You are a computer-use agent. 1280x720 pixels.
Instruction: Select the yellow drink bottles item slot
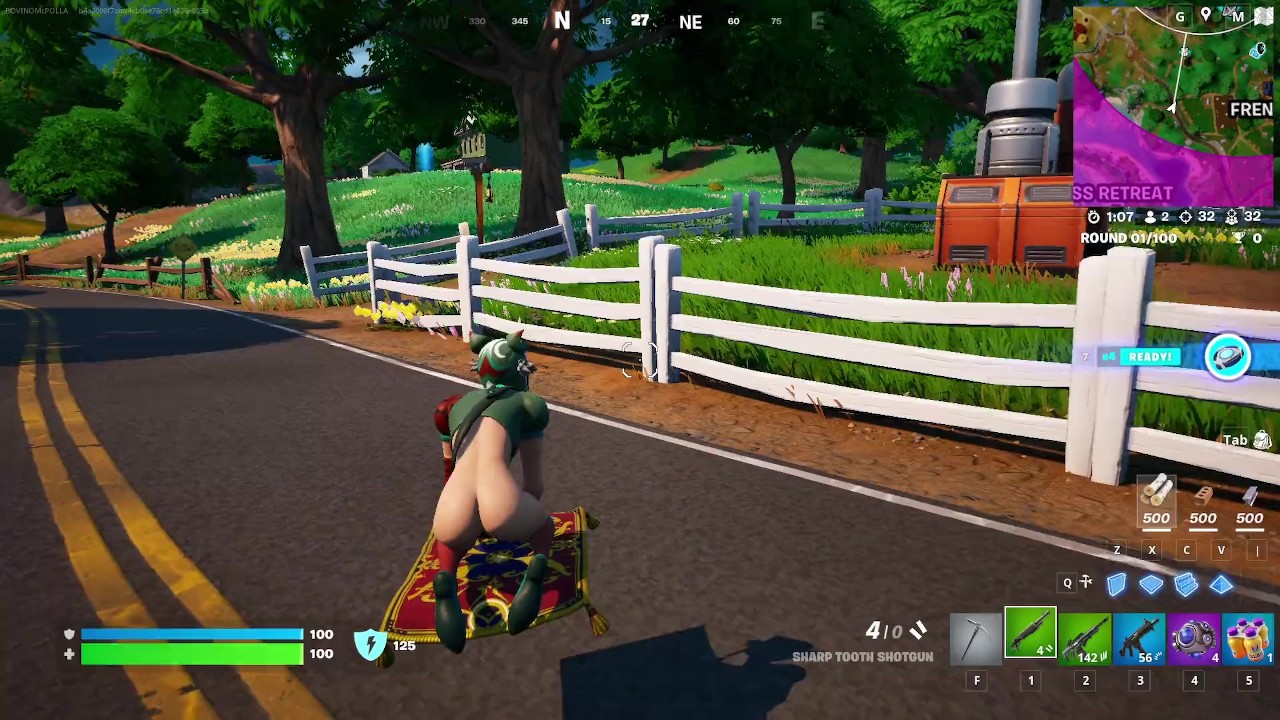click(1248, 638)
